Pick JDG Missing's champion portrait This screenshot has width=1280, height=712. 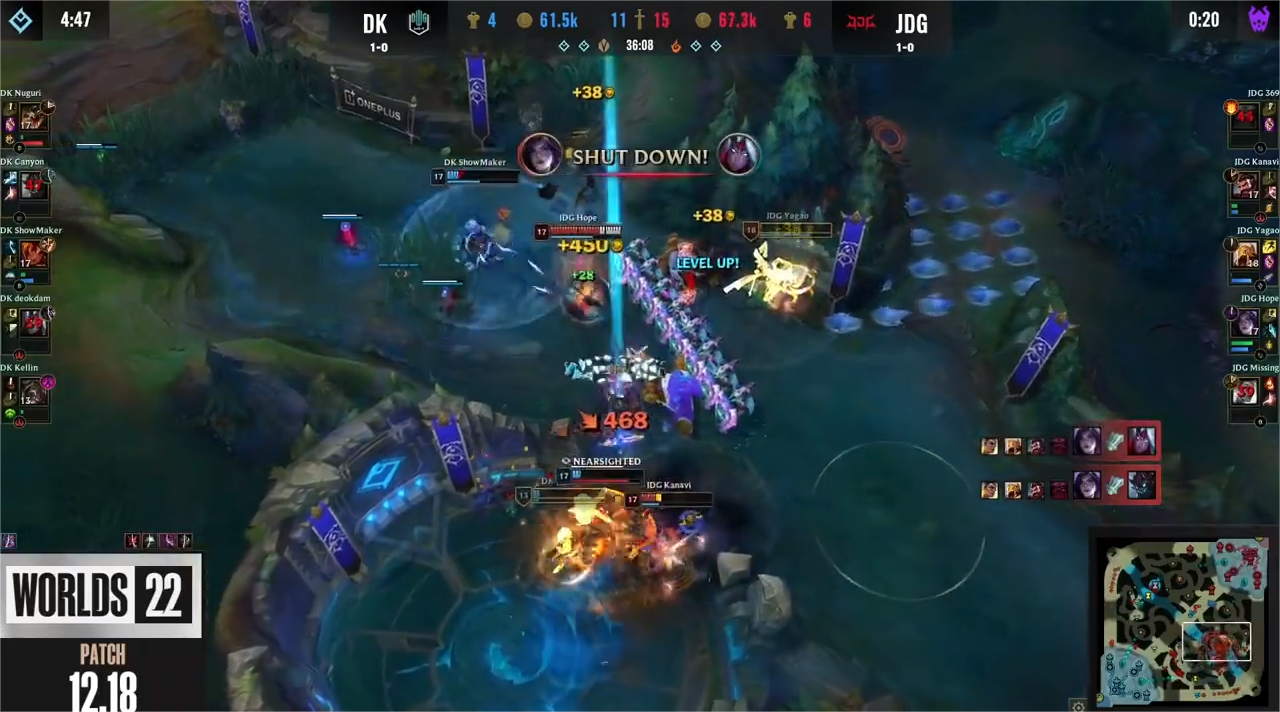pyautogui.click(x=1245, y=392)
